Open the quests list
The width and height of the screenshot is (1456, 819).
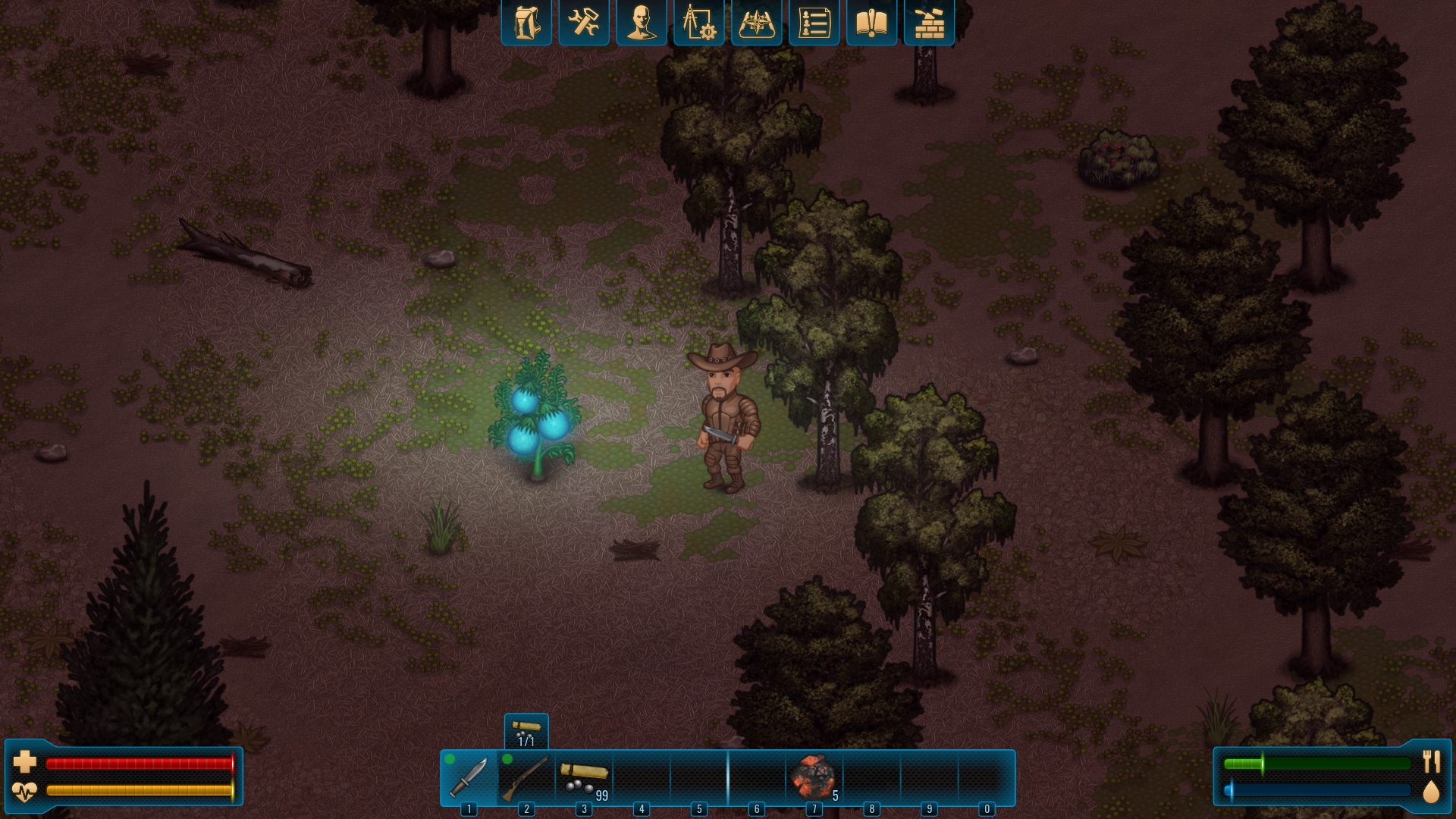tap(814, 23)
